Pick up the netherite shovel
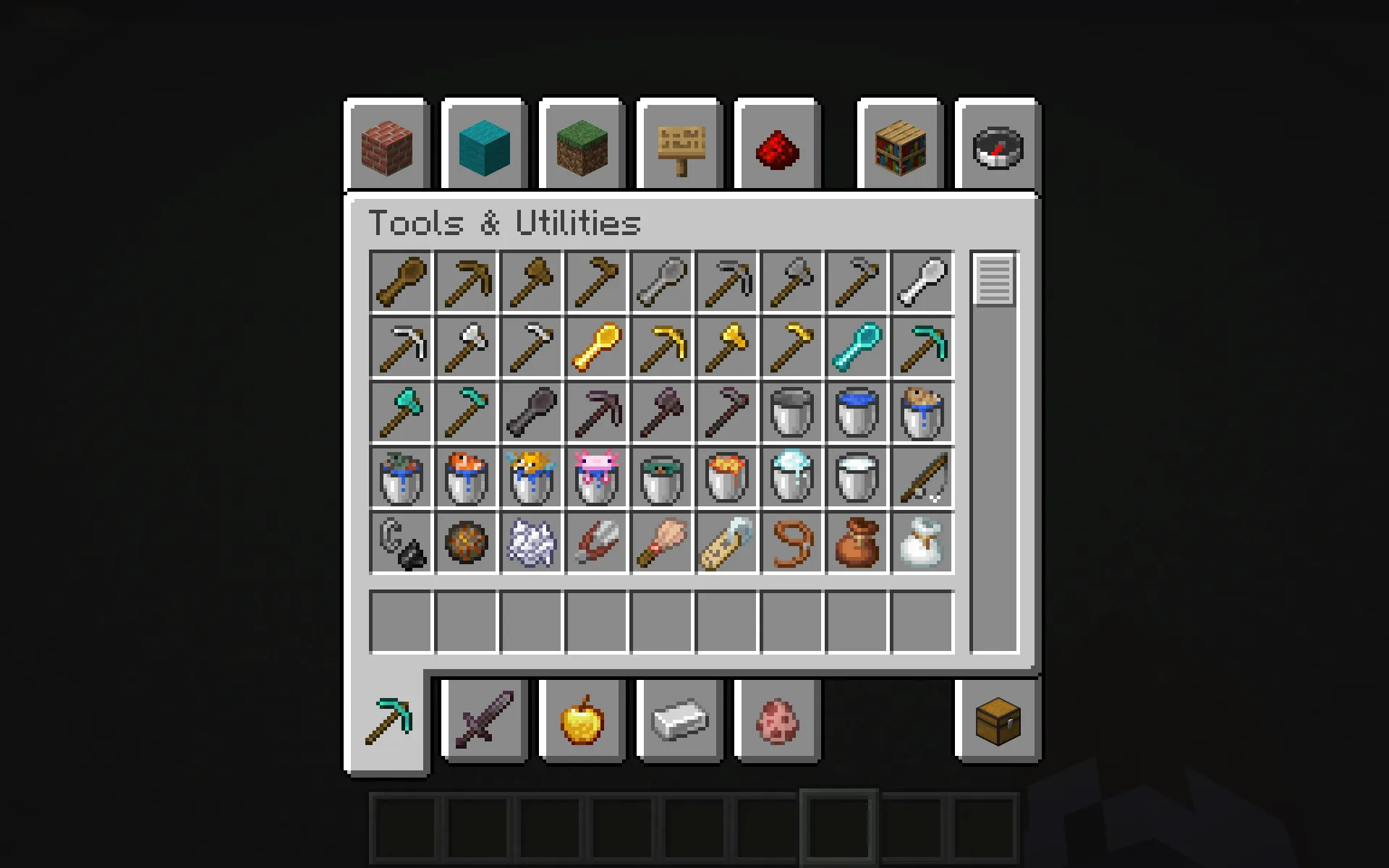The image size is (1389, 868). tap(532, 412)
